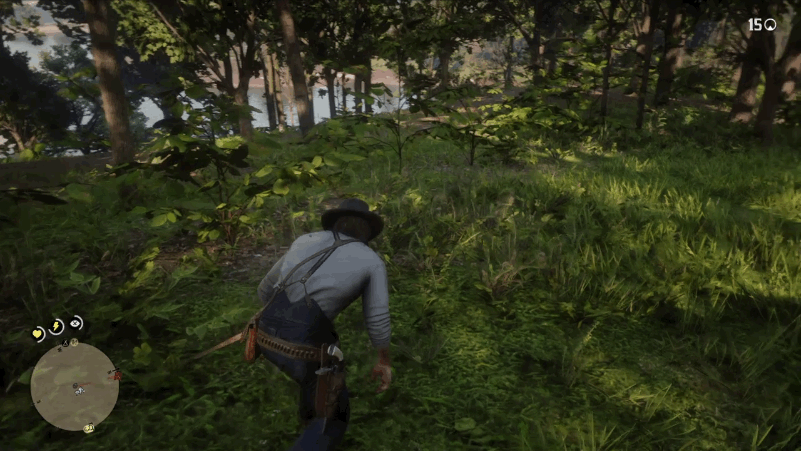This screenshot has height=451, width=801.
Task: Select the Dead Eye core icon
Action: click(x=76, y=323)
